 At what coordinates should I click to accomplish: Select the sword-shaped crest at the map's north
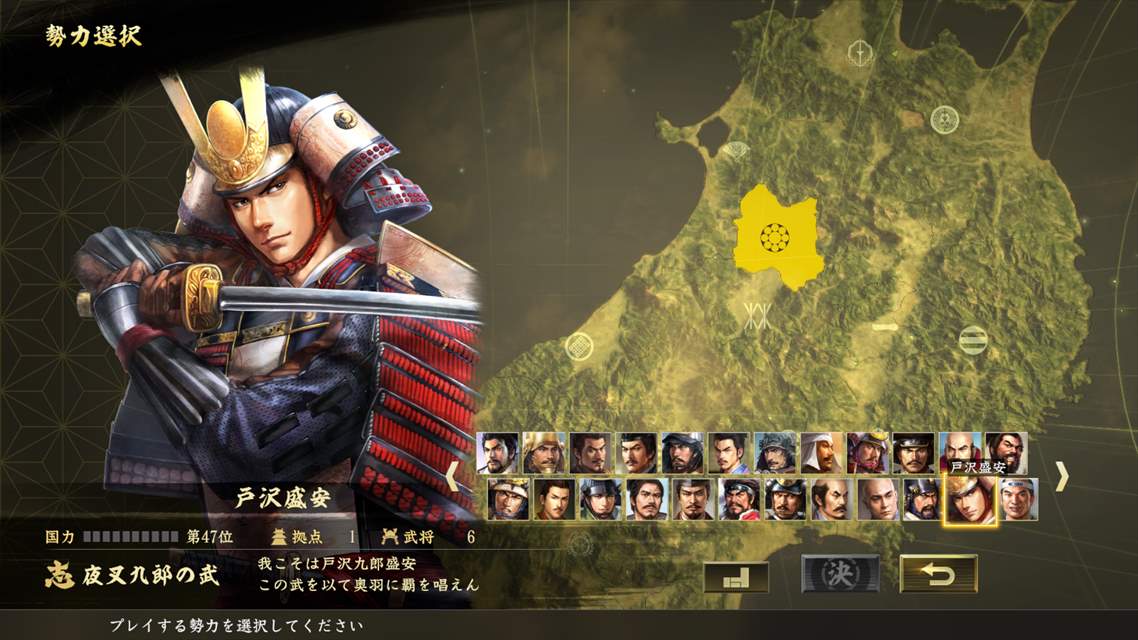click(x=859, y=53)
